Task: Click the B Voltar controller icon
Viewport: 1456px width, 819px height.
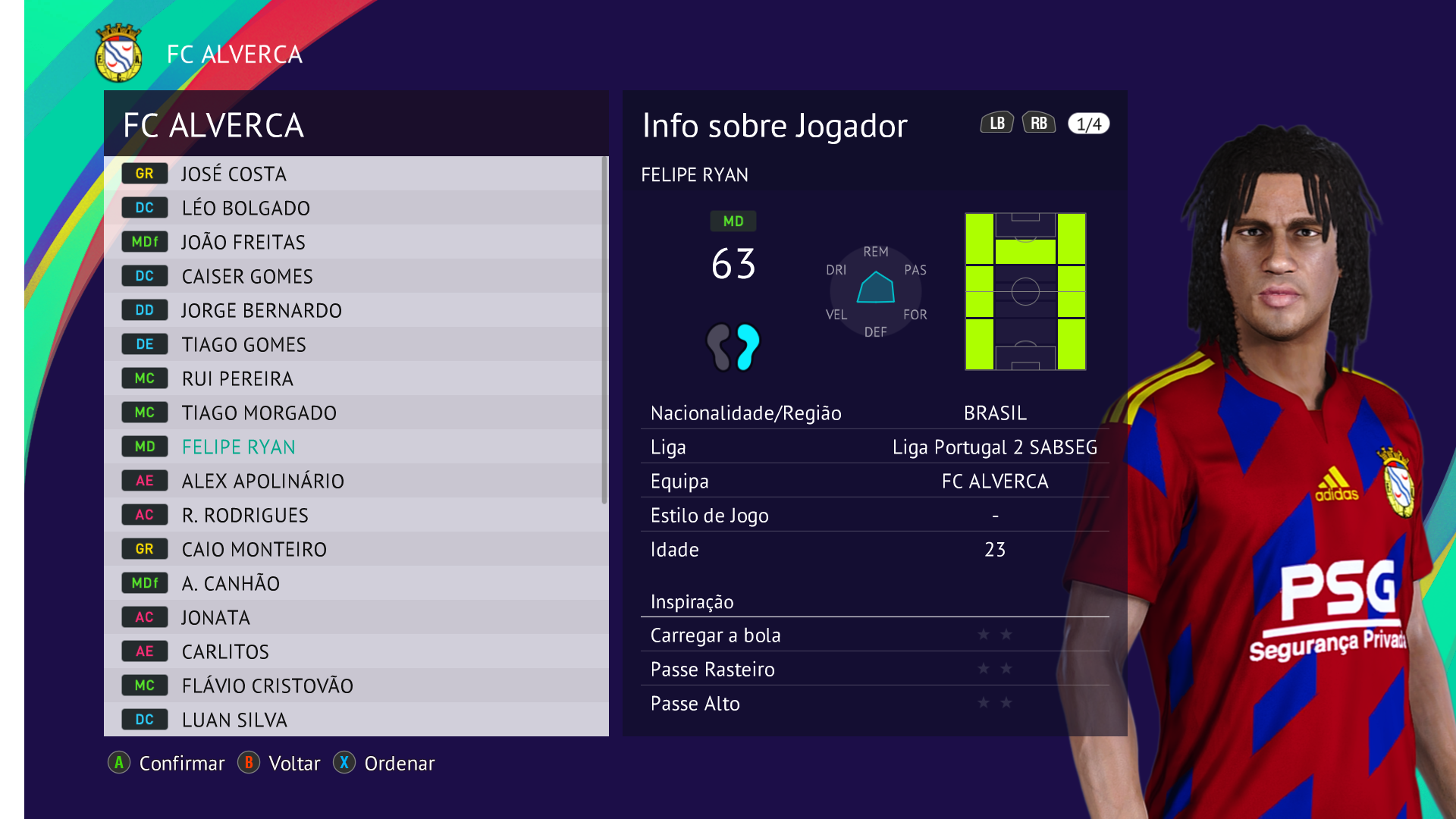Action: click(x=249, y=764)
